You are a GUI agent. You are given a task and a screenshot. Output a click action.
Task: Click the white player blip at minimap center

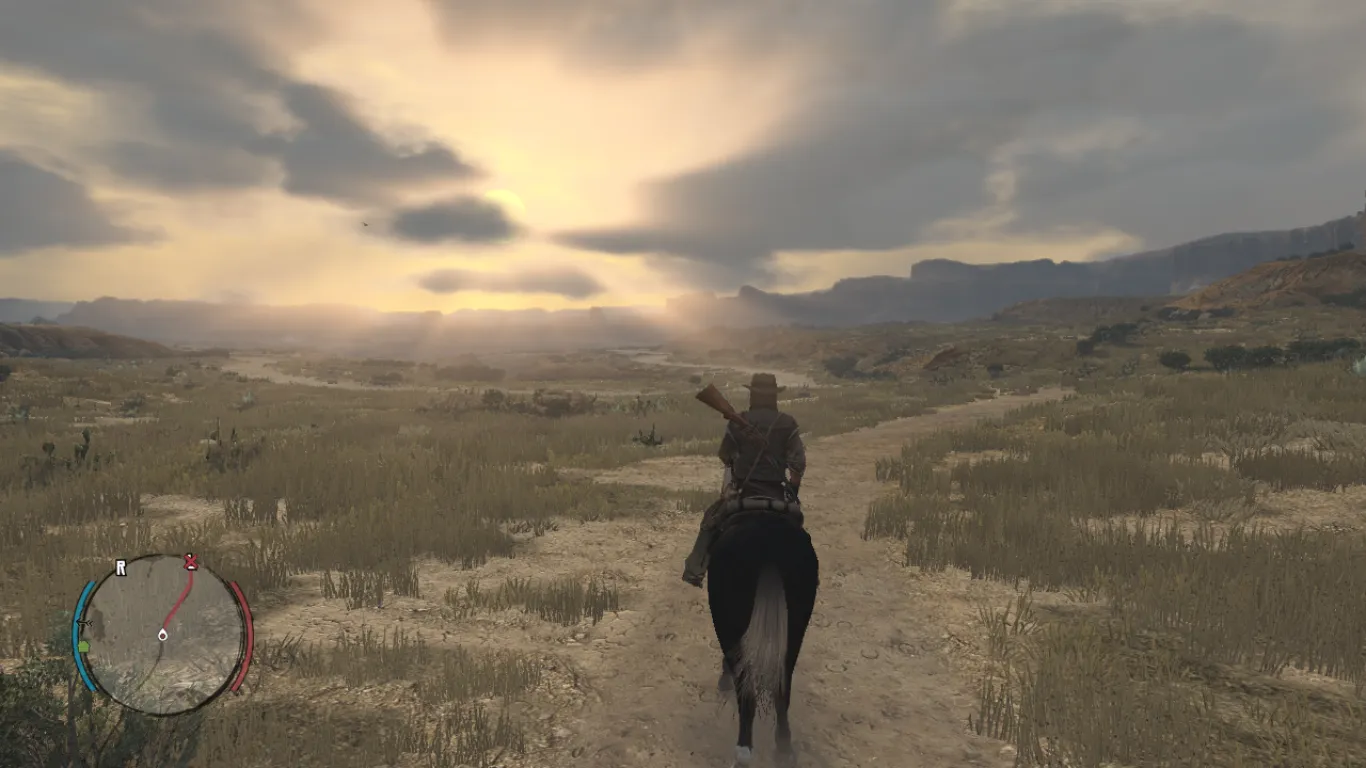click(x=163, y=636)
